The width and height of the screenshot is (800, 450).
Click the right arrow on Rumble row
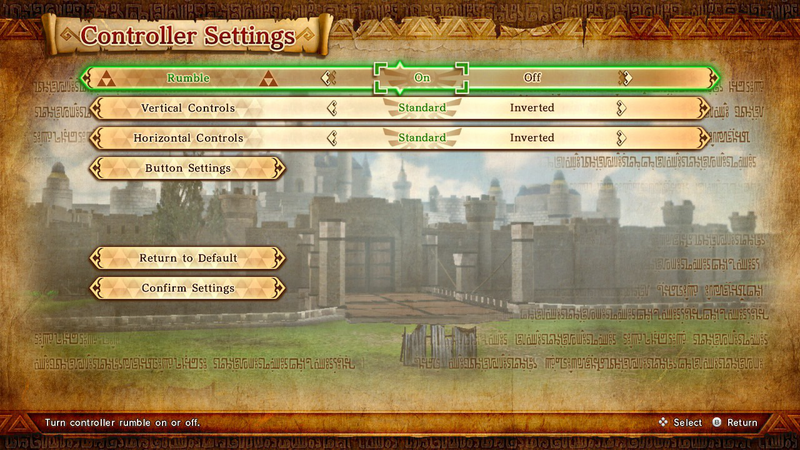coord(624,78)
